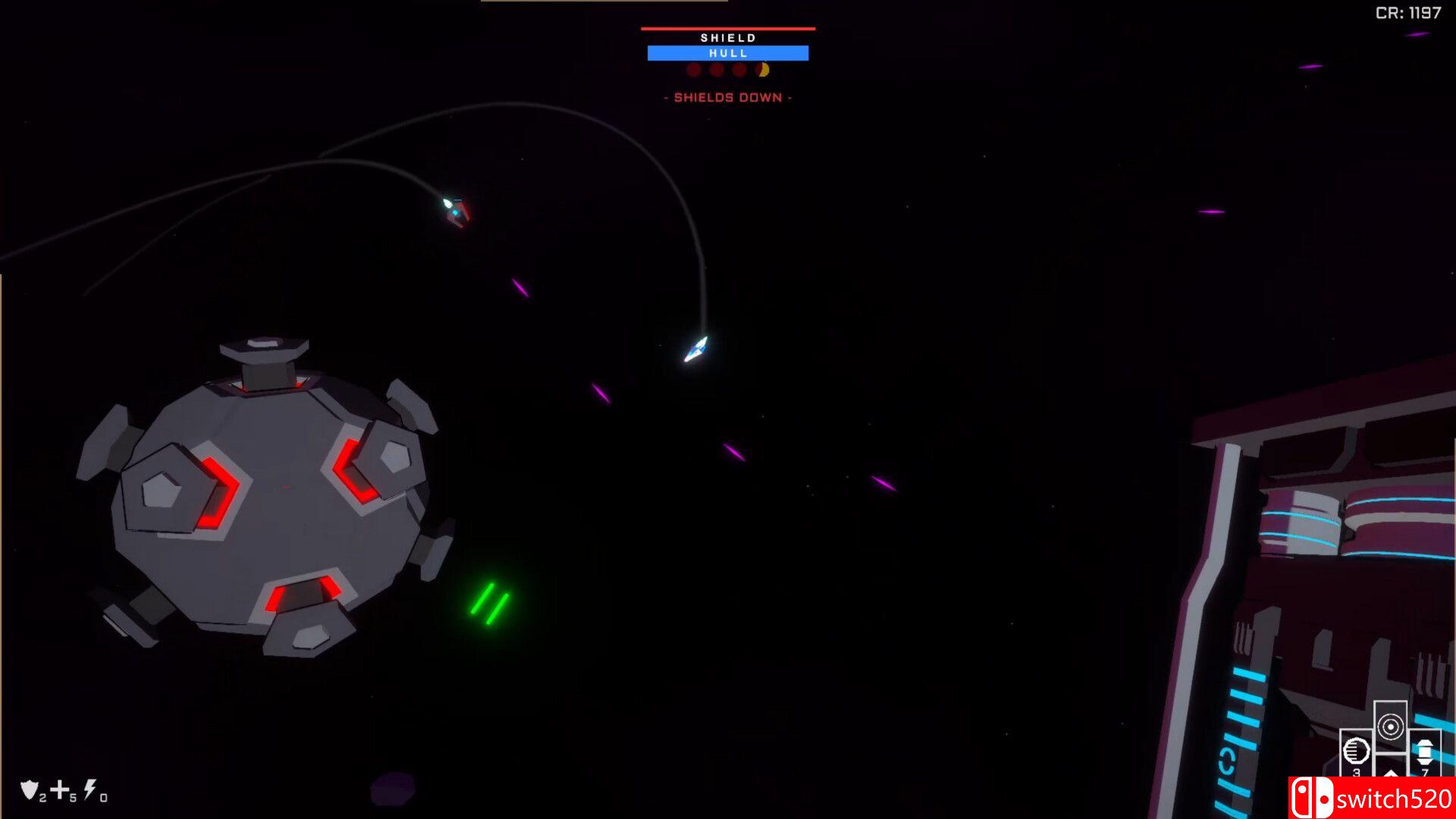Click the SHIELDS DOWN warning toggle
1456x819 pixels.
[726, 97]
